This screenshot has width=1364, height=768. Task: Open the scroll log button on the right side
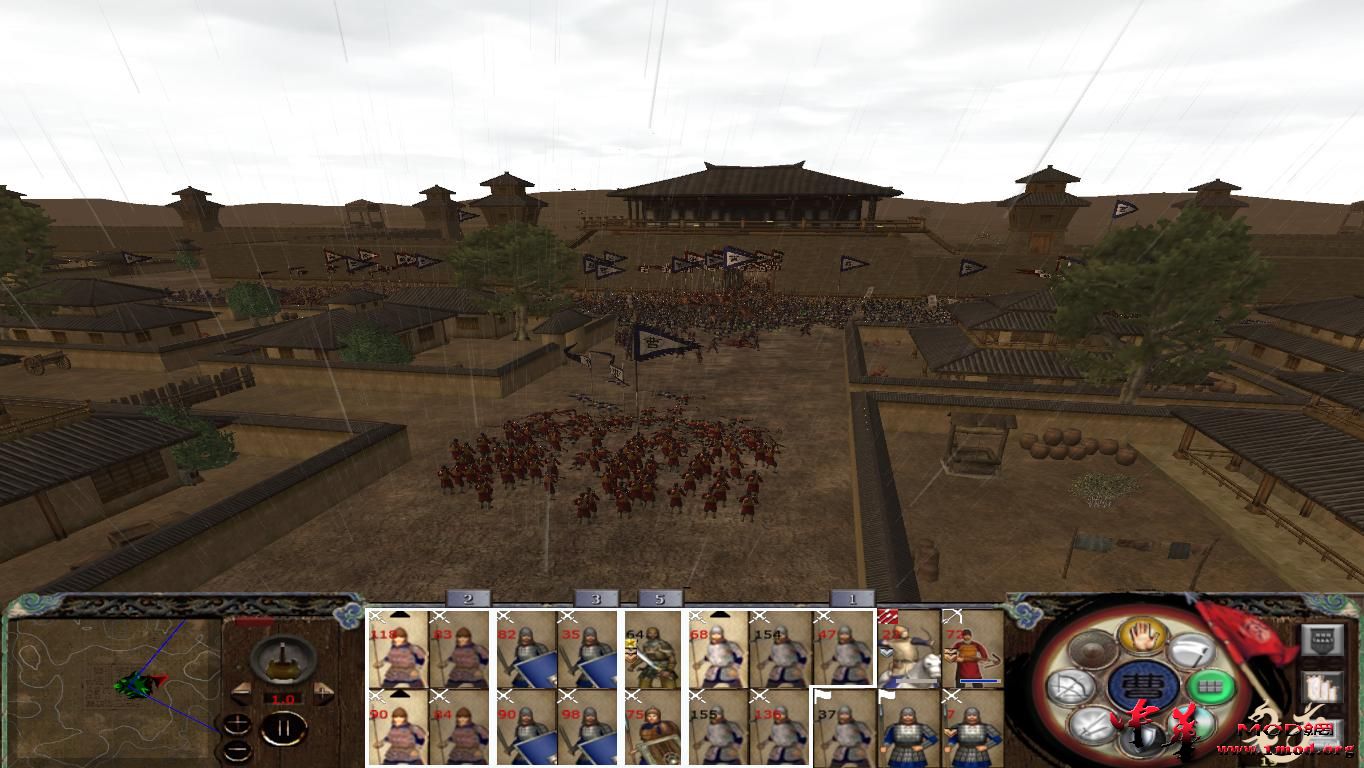(1324, 687)
